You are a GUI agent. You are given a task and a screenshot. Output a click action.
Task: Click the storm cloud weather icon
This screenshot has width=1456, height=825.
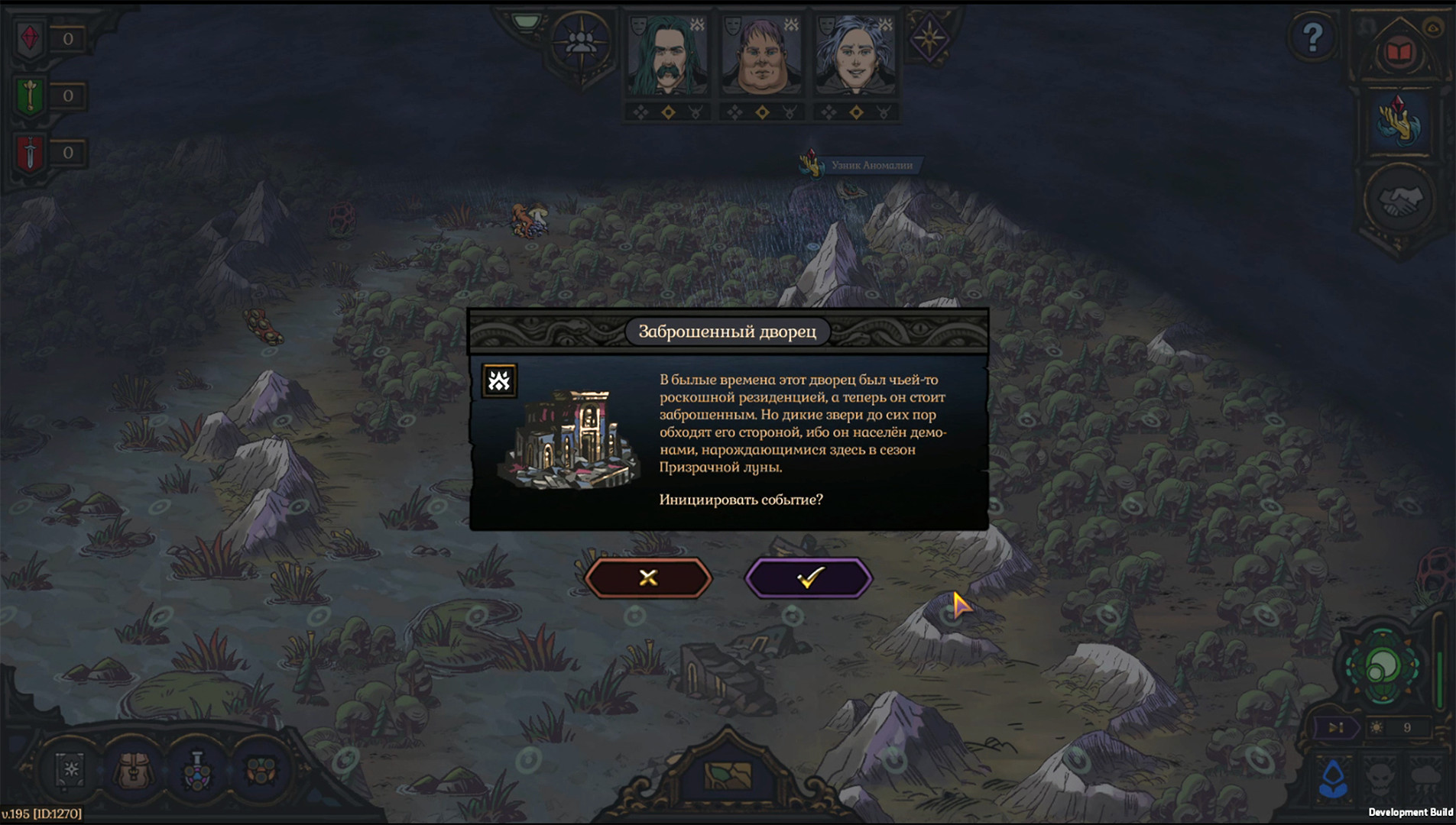(x=1427, y=778)
